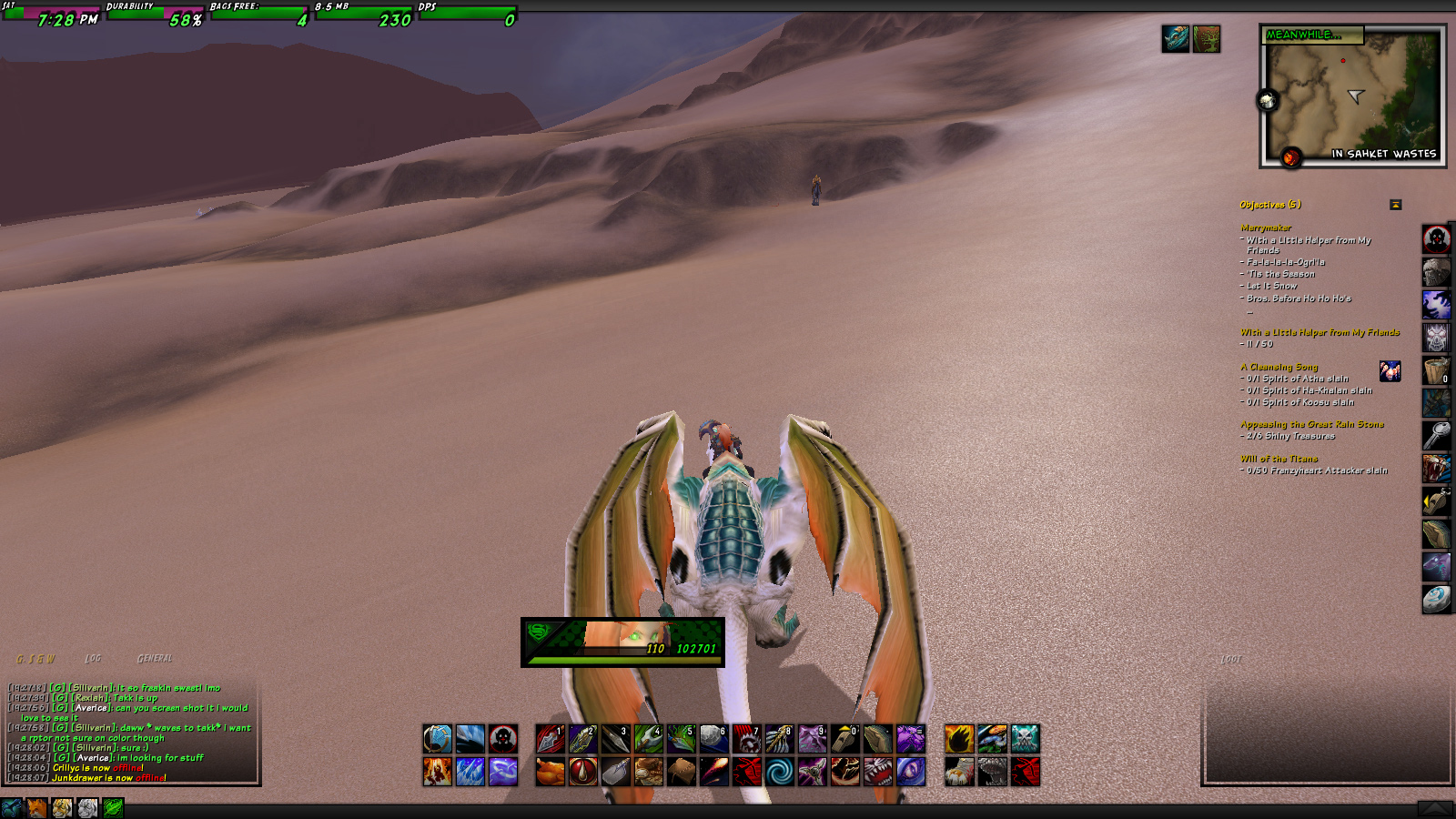Choose the green leaf aspect icon
1456x819 pixels.
point(113,808)
